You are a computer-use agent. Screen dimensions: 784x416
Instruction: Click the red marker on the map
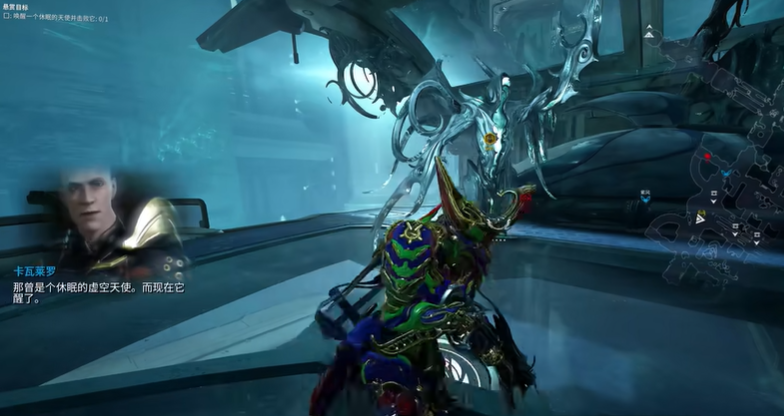pyautogui.click(x=707, y=156)
